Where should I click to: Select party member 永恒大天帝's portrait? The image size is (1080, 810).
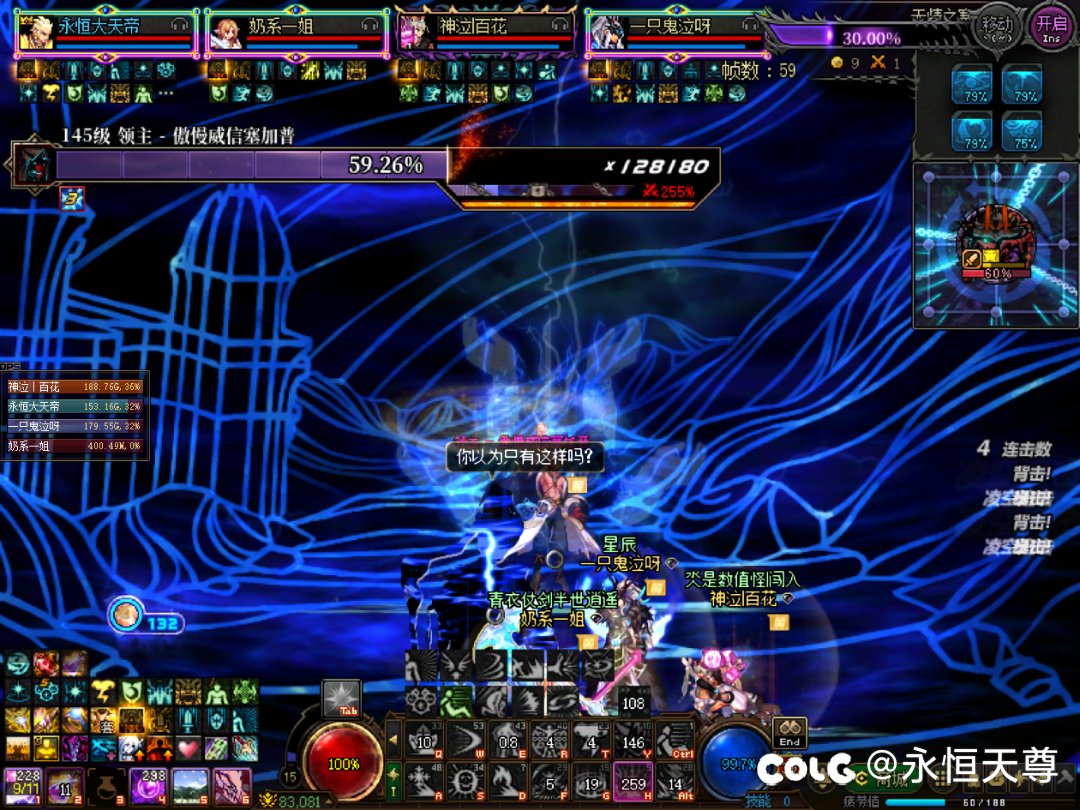pos(36,33)
